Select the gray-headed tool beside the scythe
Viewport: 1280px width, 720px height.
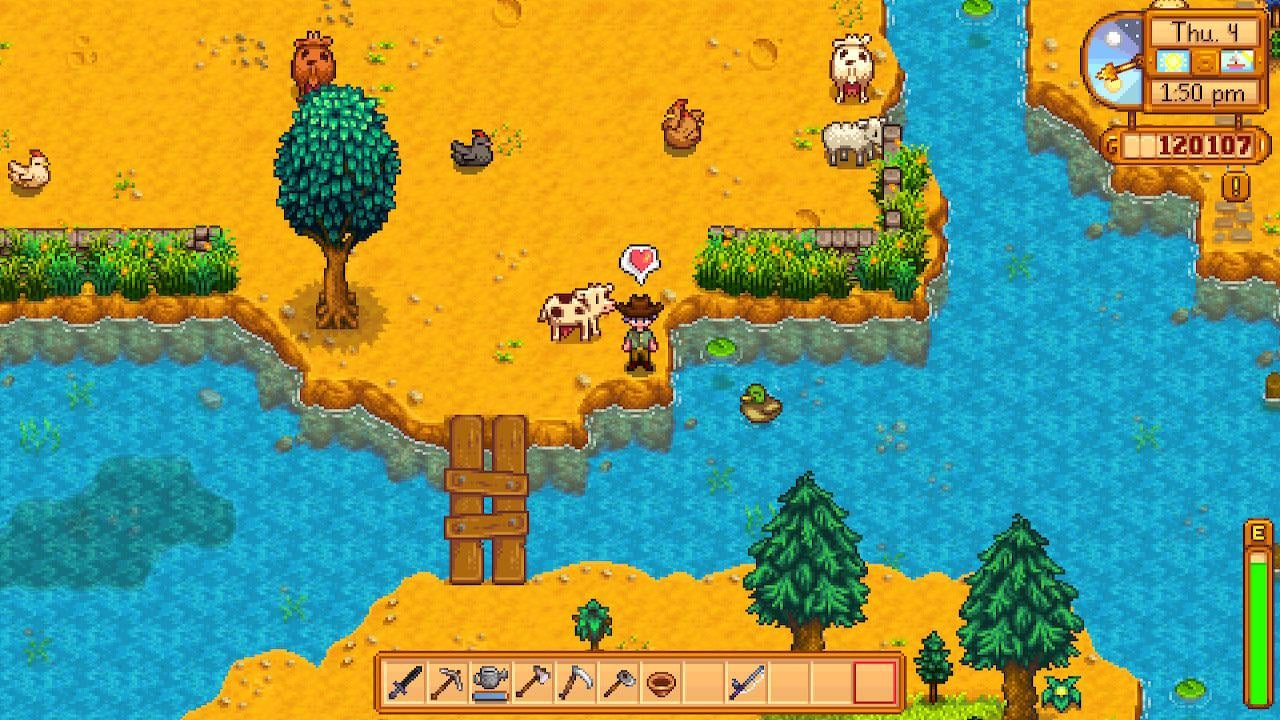(618, 683)
